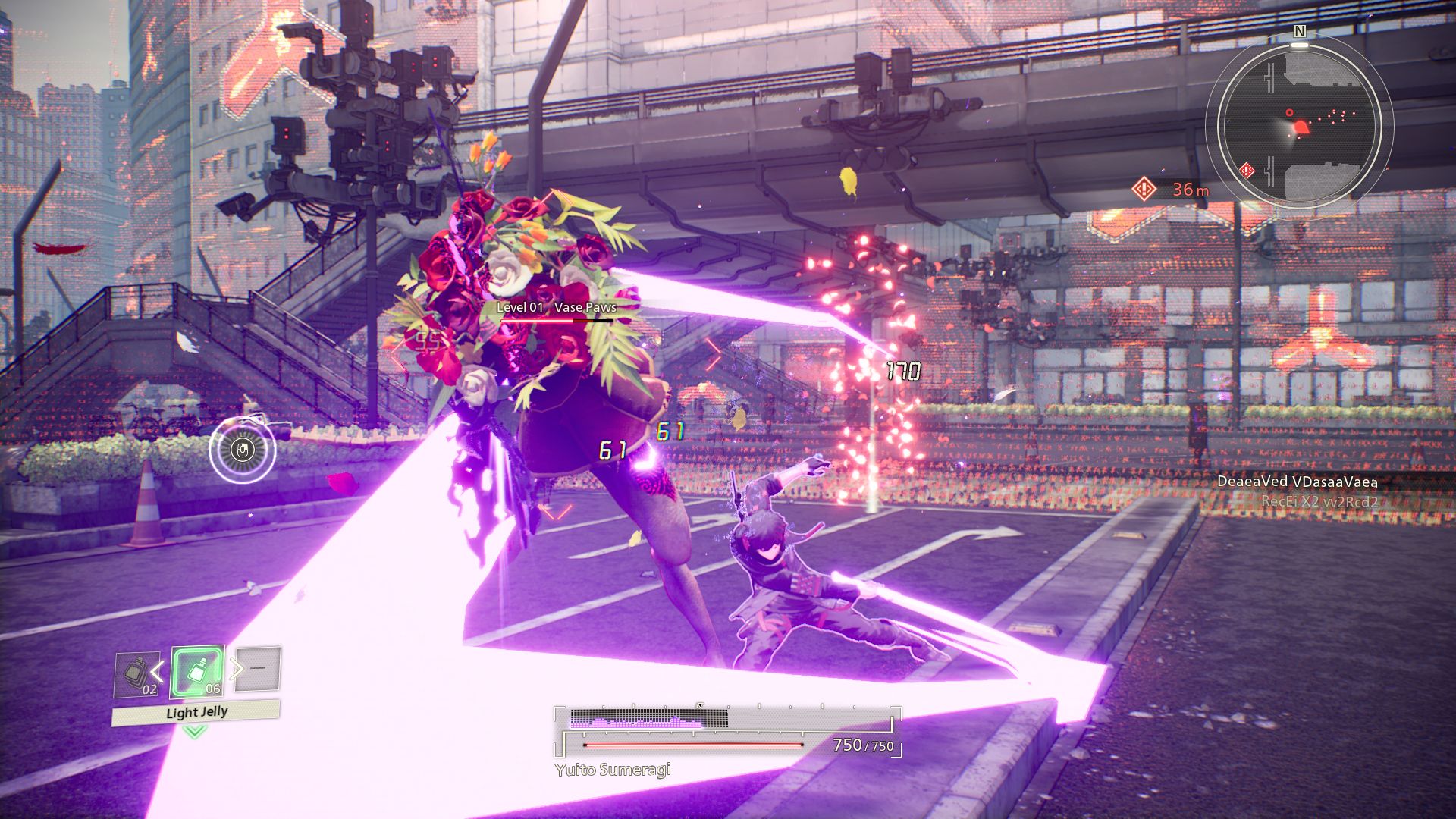
Task: Click the Light Jelly item name label
Action: [x=196, y=713]
